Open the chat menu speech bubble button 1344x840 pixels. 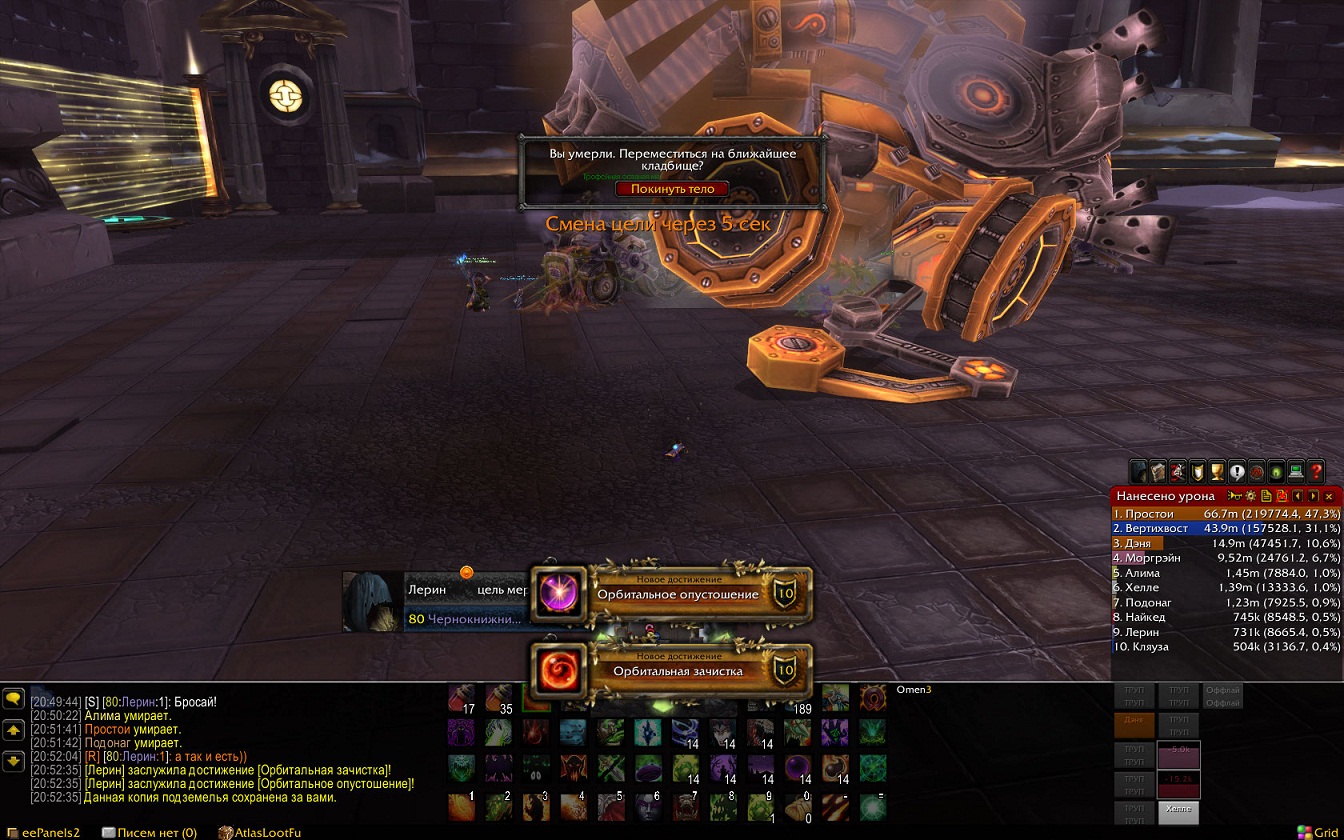[x=14, y=699]
